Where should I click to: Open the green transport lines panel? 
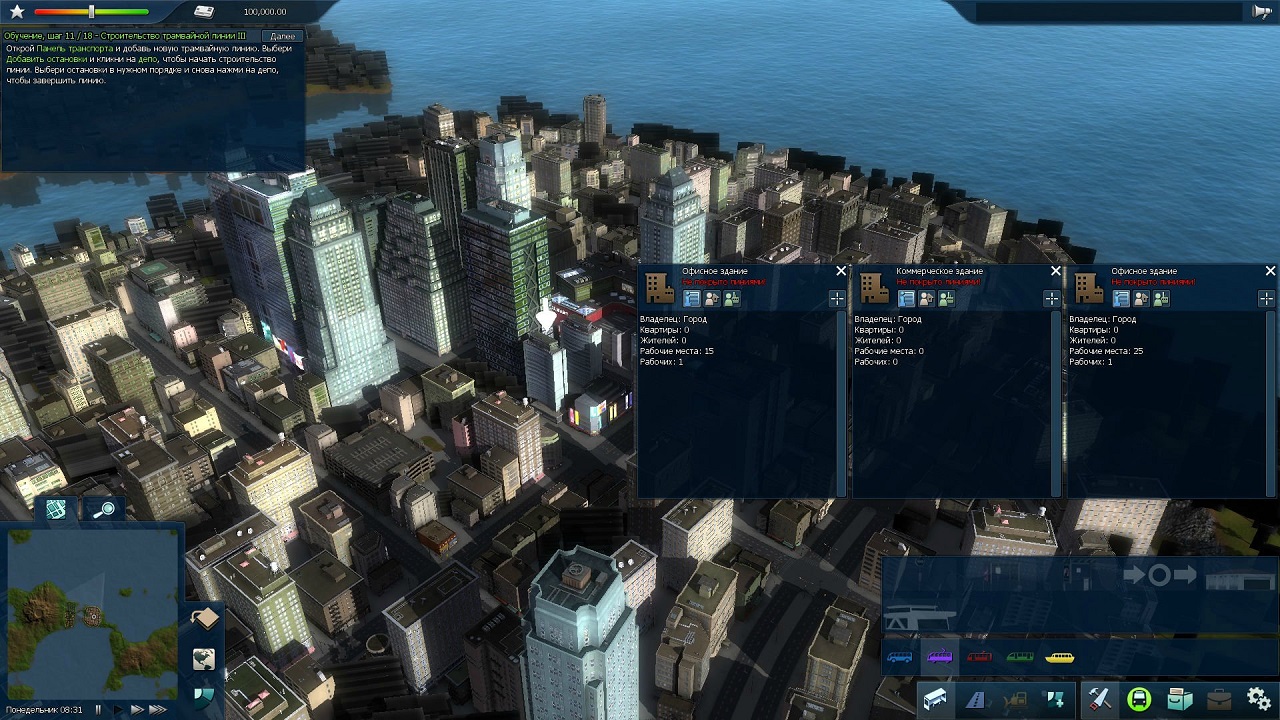tap(1139, 699)
